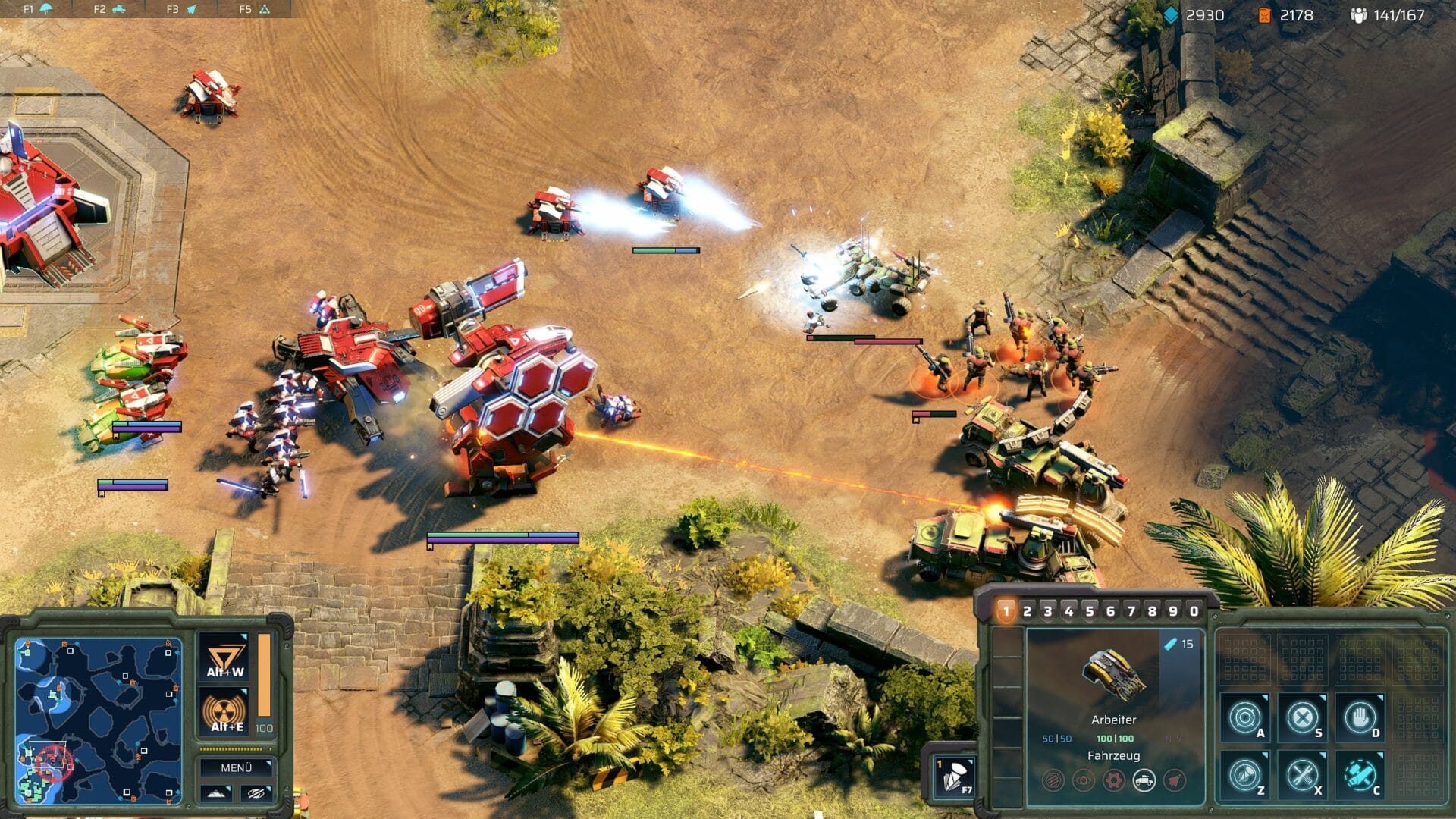Viewport: 1456px width, 819px height.
Task: Issue the Stop command with the S icon
Action: click(x=1303, y=715)
